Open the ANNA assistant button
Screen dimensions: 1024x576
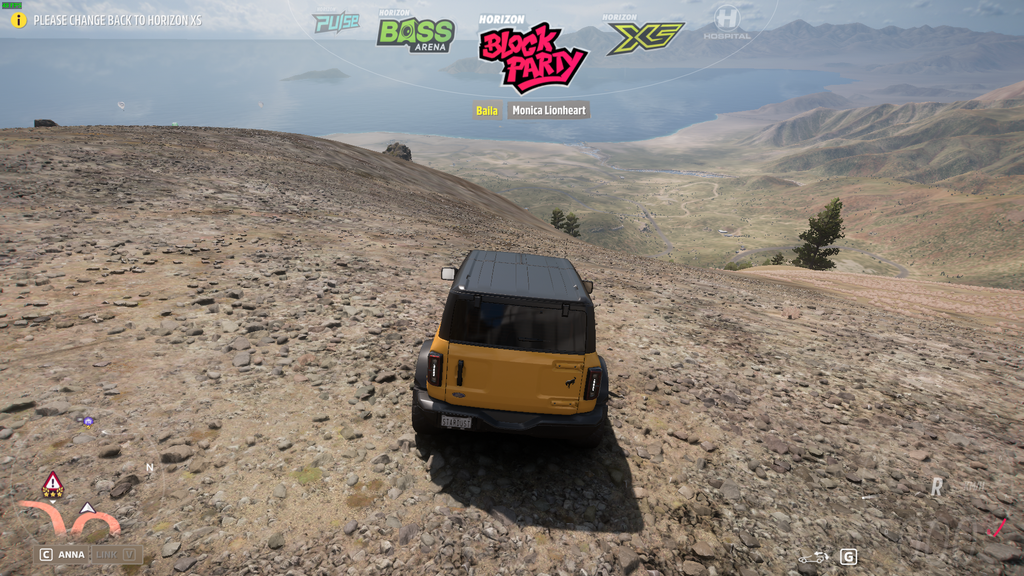click(63, 554)
